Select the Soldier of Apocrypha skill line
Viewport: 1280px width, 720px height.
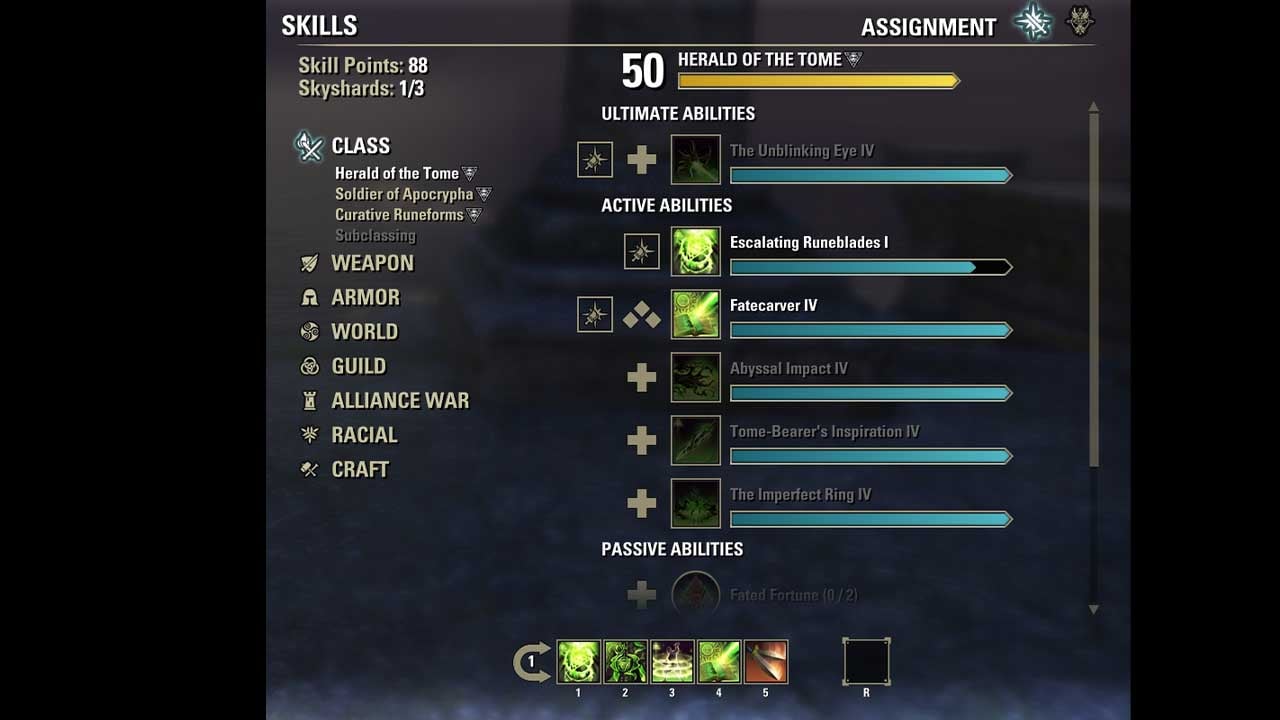click(404, 194)
